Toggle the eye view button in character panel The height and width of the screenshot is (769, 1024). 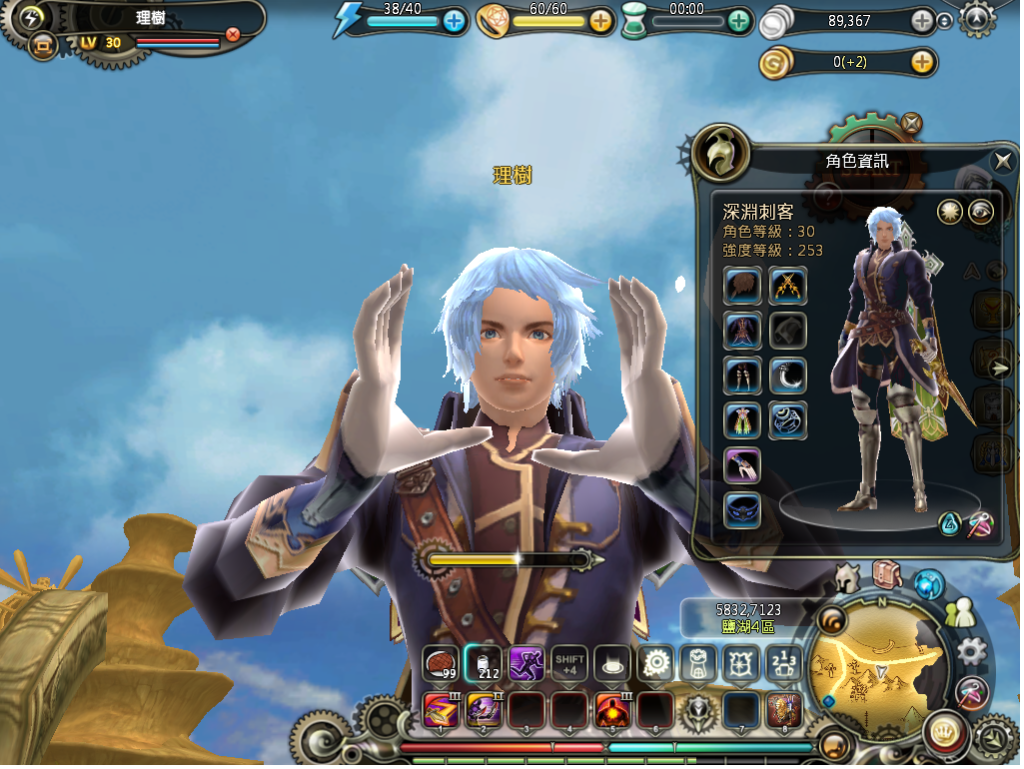point(981,212)
